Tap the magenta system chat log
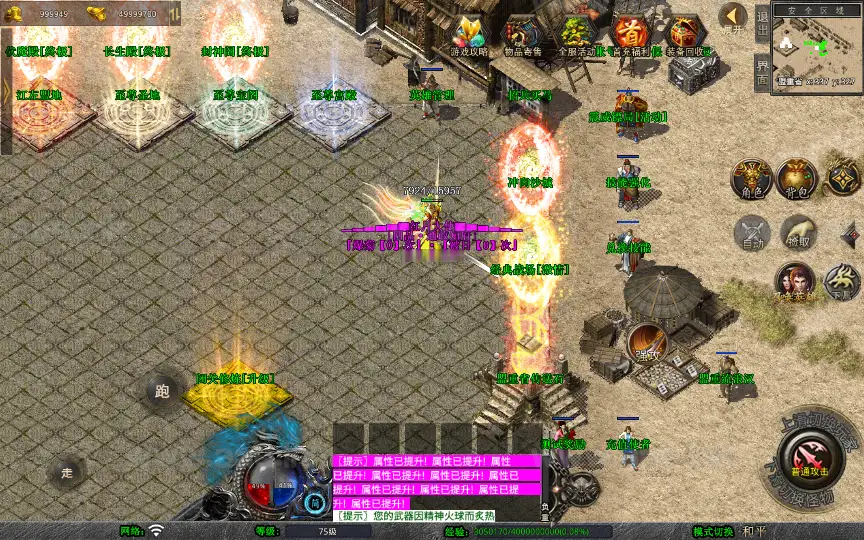 click(436, 482)
